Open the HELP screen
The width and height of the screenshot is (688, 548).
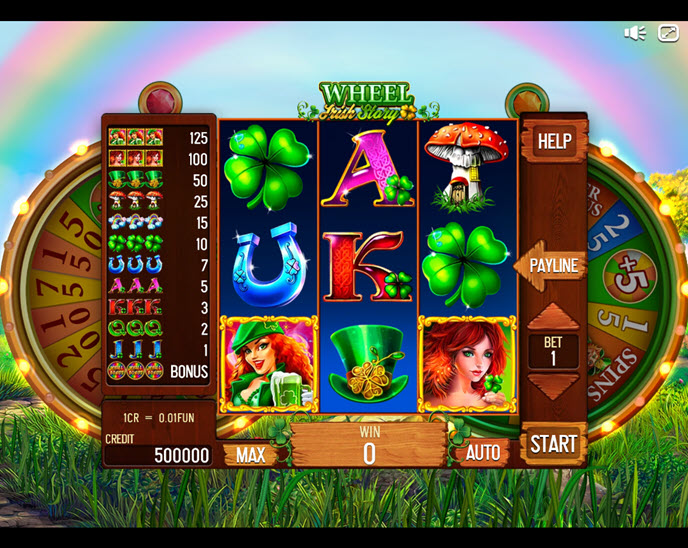[x=553, y=141]
